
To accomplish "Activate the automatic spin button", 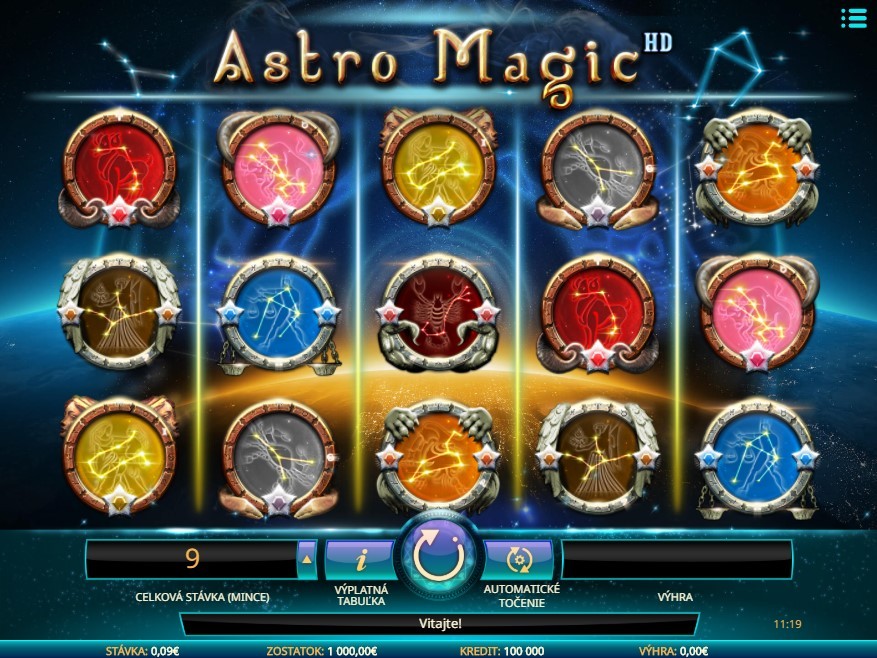I will pos(518,559).
